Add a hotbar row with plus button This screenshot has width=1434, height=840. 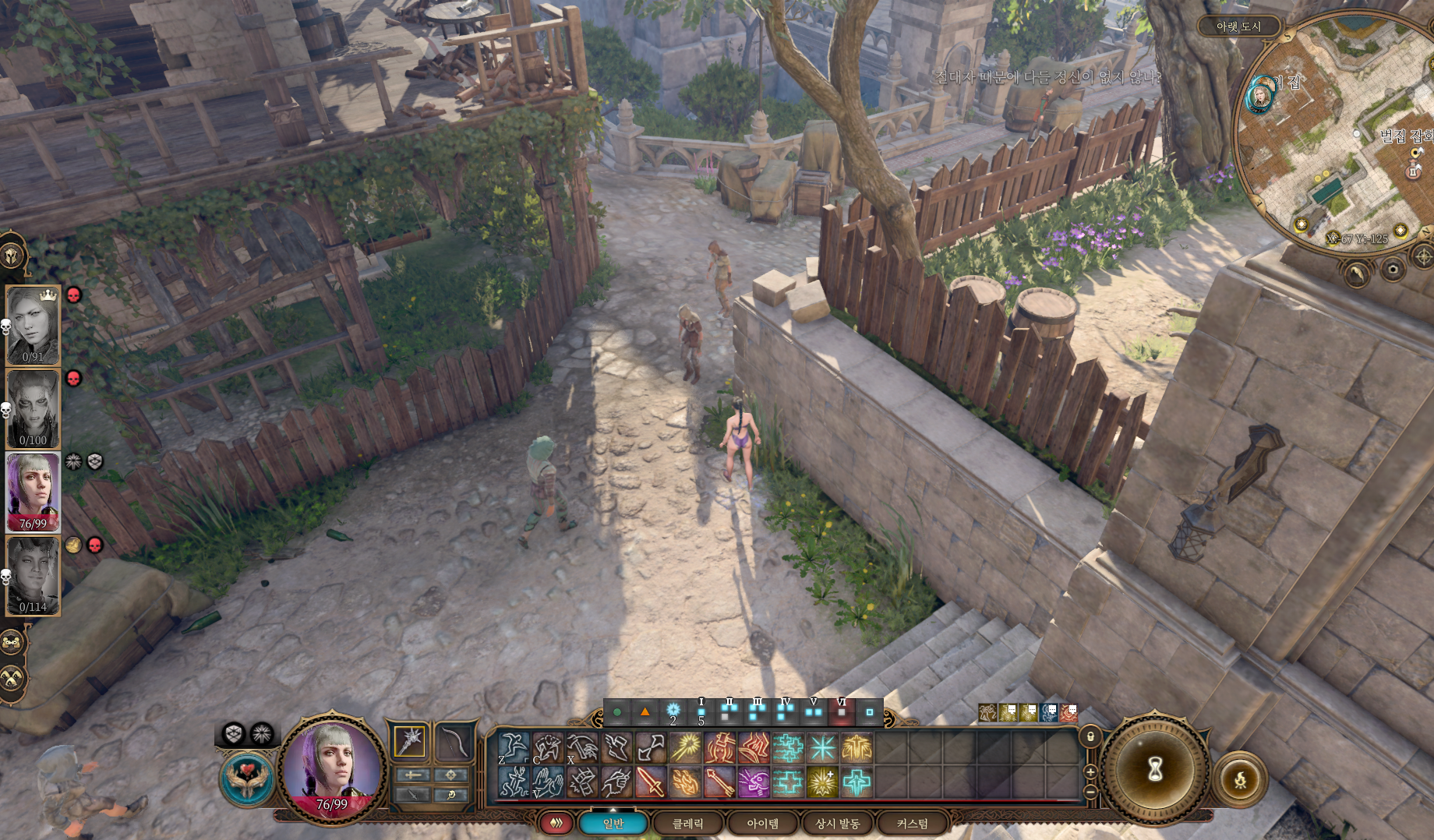coord(1090,771)
